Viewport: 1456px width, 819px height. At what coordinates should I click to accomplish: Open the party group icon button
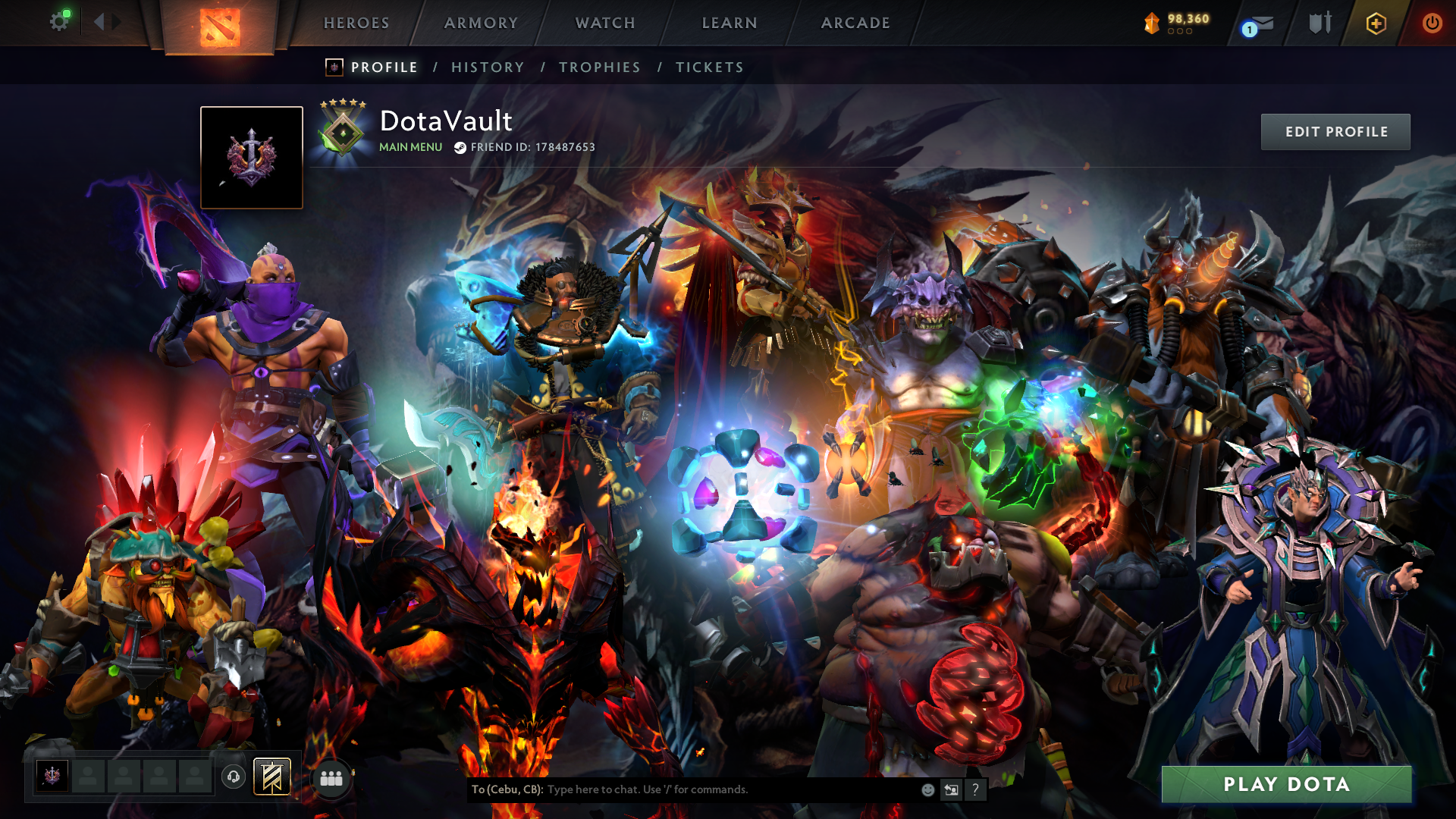tap(331, 778)
